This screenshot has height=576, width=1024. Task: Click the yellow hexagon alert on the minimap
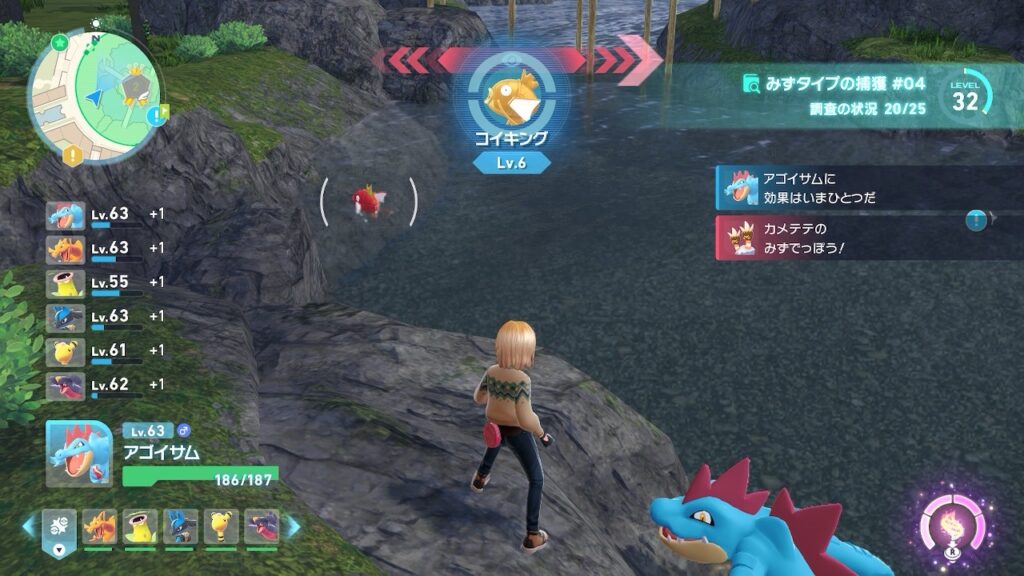[x=73, y=155]
